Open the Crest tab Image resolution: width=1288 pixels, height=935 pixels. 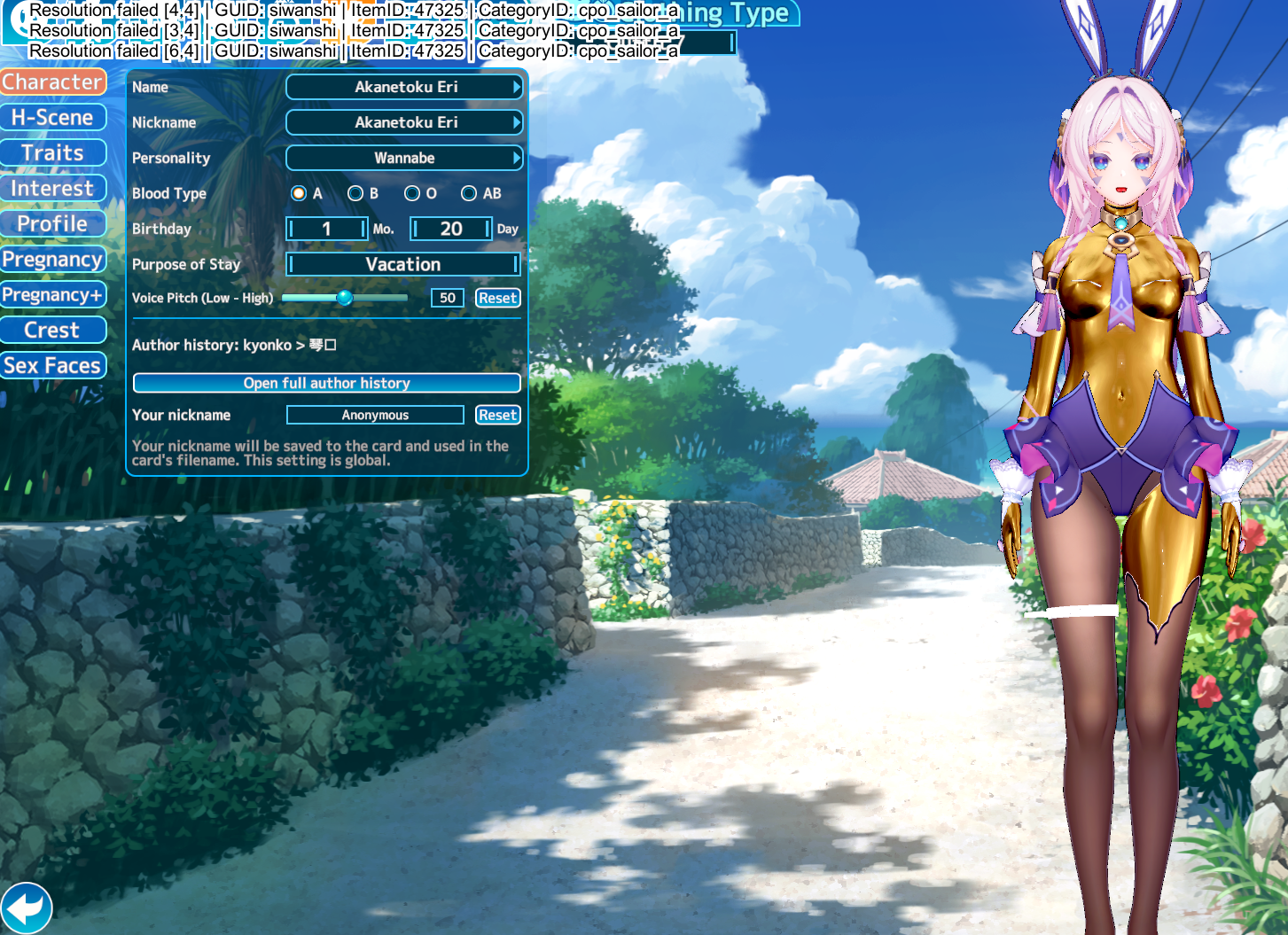(53, 331)
